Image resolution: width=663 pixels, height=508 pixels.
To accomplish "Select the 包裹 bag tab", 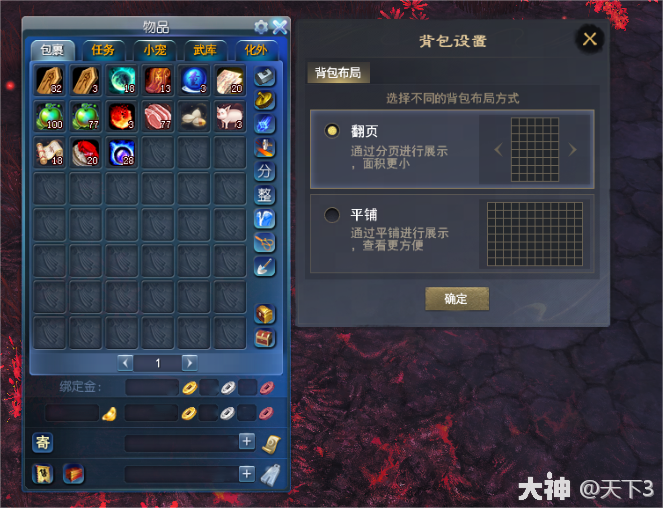I will click(x=51, y=50).
